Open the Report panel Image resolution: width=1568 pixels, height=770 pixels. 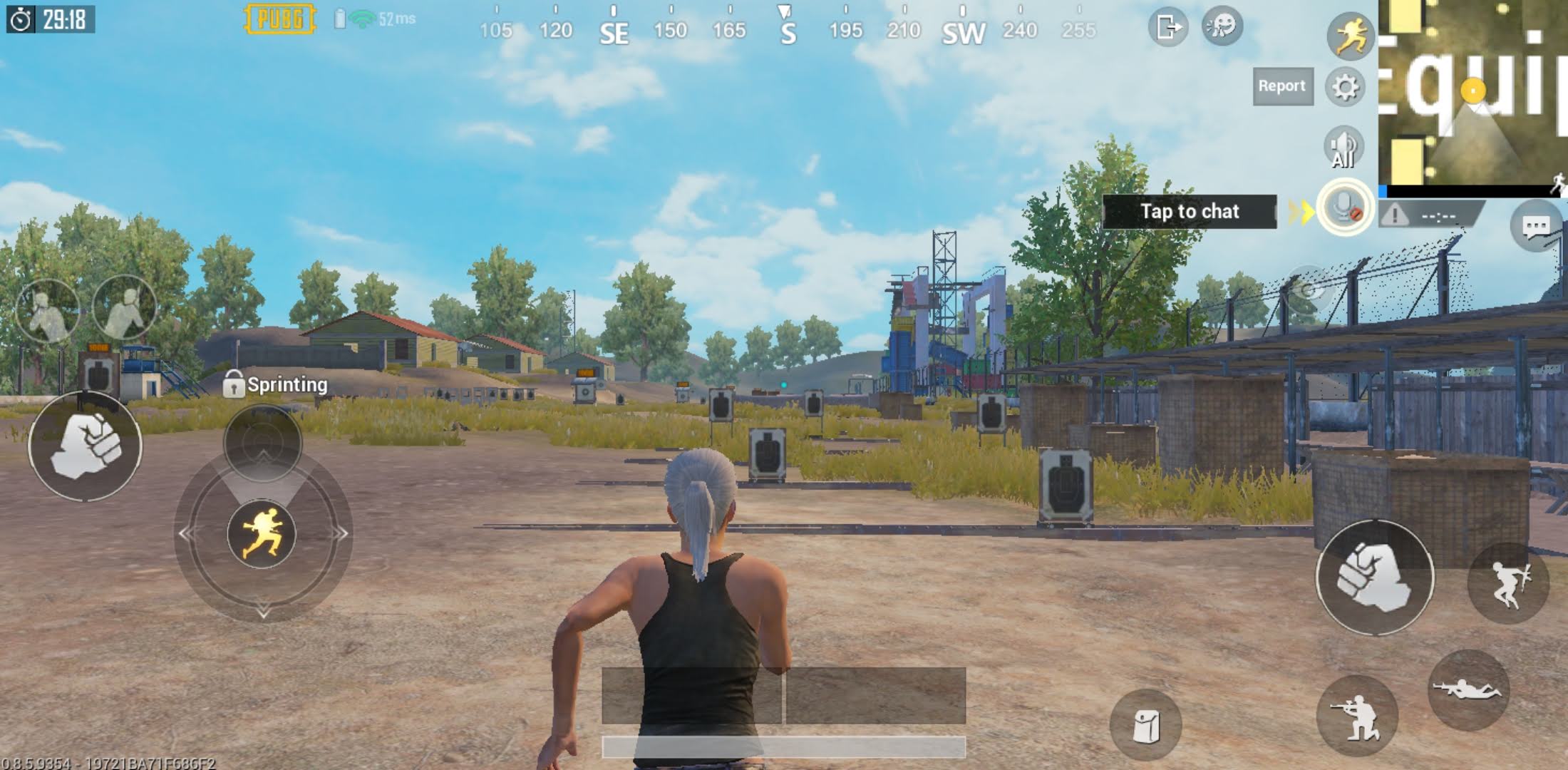1283,86
